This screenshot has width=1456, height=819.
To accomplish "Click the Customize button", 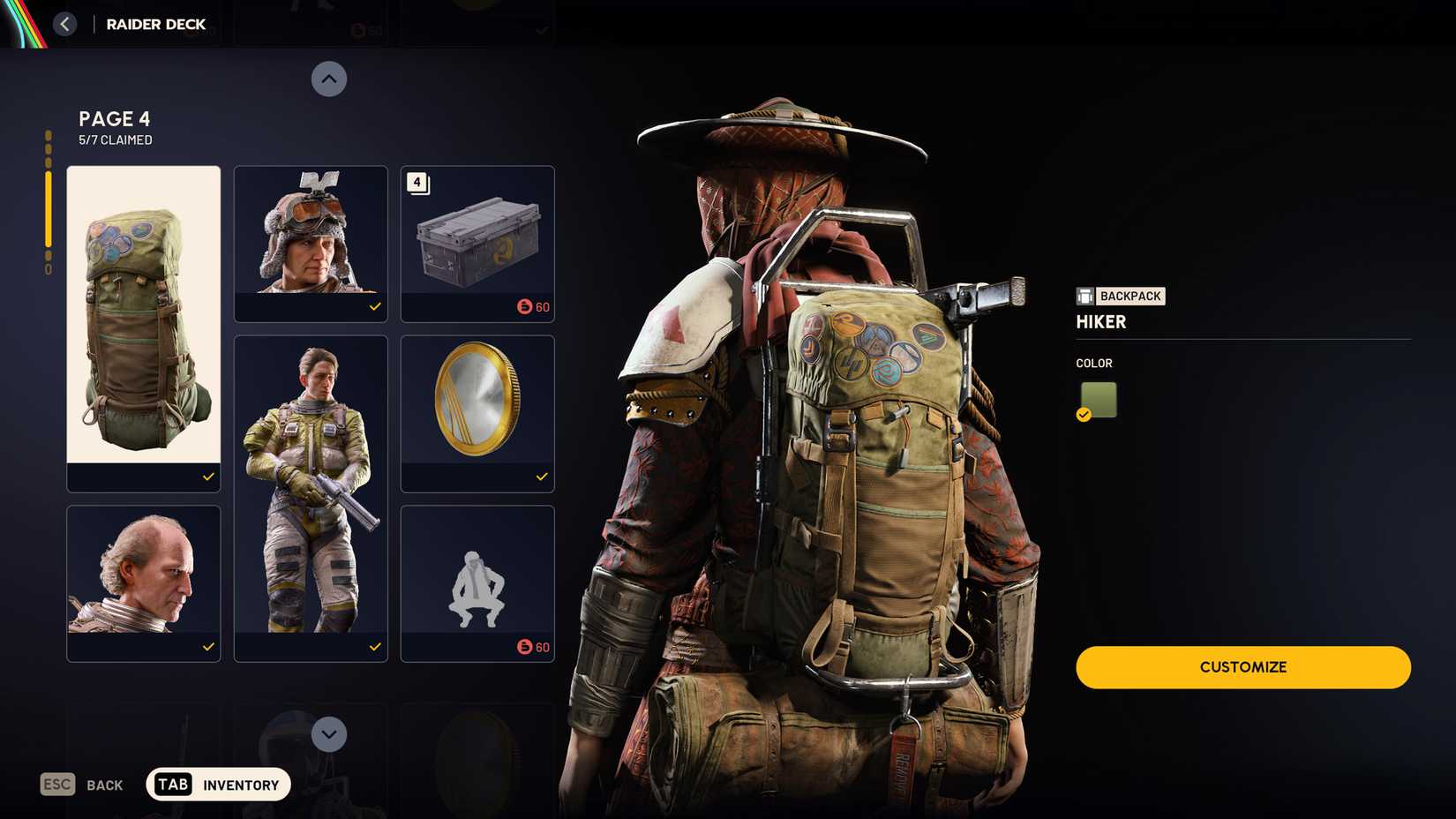I will pyautogui.click(x=1242, y=667).
